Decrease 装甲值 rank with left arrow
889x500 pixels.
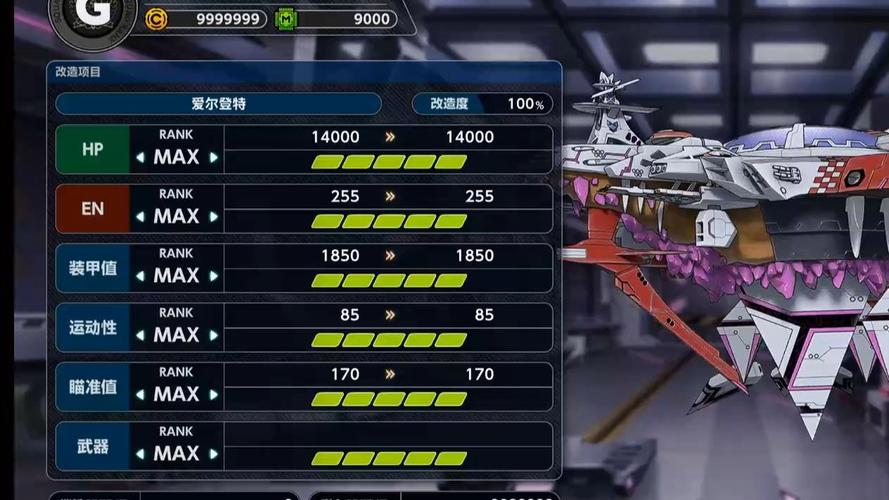(140, 276)
